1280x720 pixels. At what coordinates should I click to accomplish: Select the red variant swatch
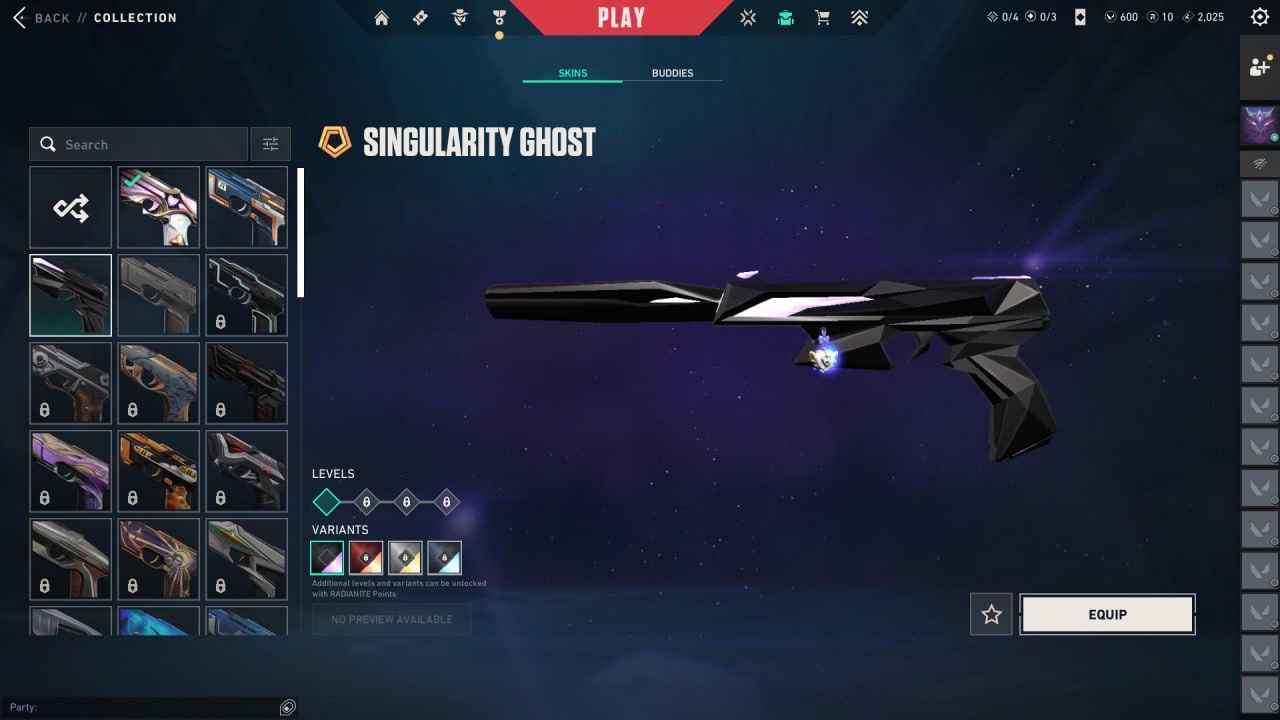(366, 557)
